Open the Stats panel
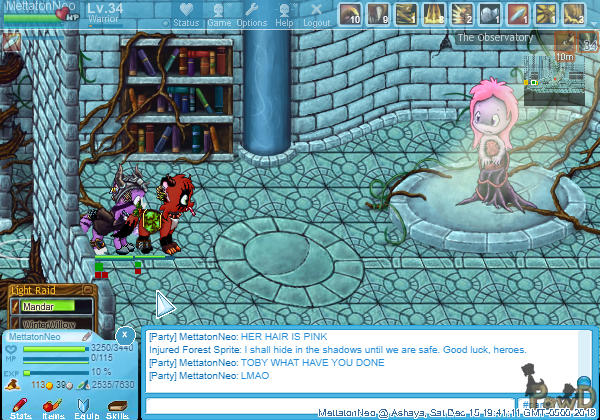 tap(21, 404)
